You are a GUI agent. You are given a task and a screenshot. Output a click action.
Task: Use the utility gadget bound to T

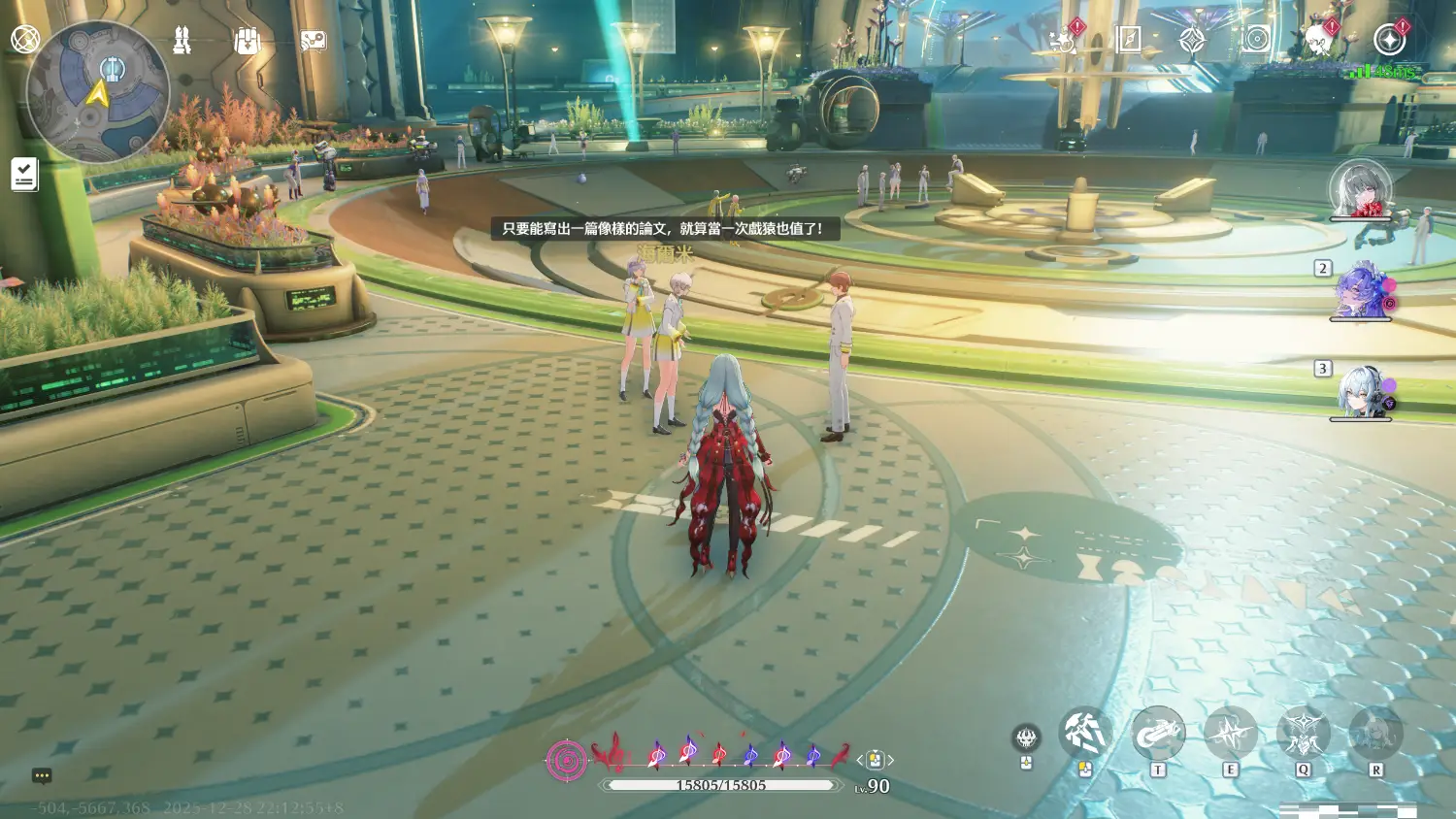[1157, 734]
